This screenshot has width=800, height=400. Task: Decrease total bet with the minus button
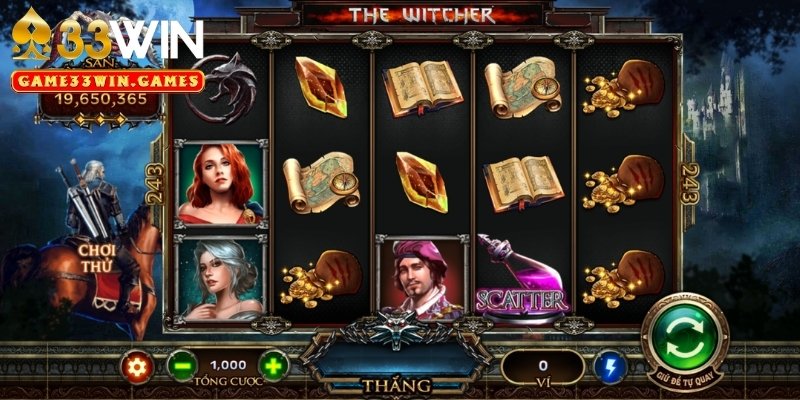coord(181,366)
